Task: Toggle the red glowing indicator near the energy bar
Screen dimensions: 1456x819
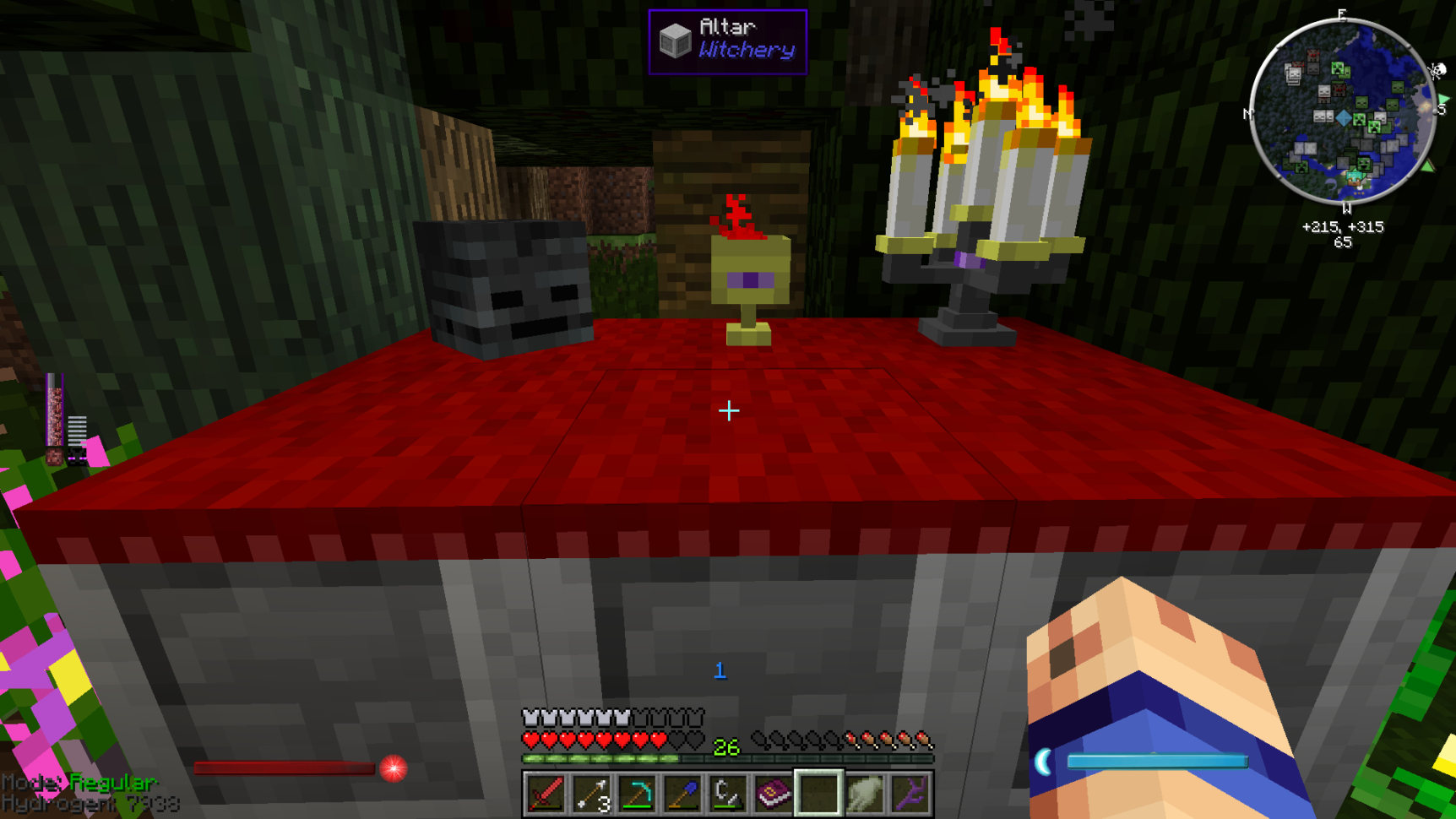Action: click(x=391, y=770)
